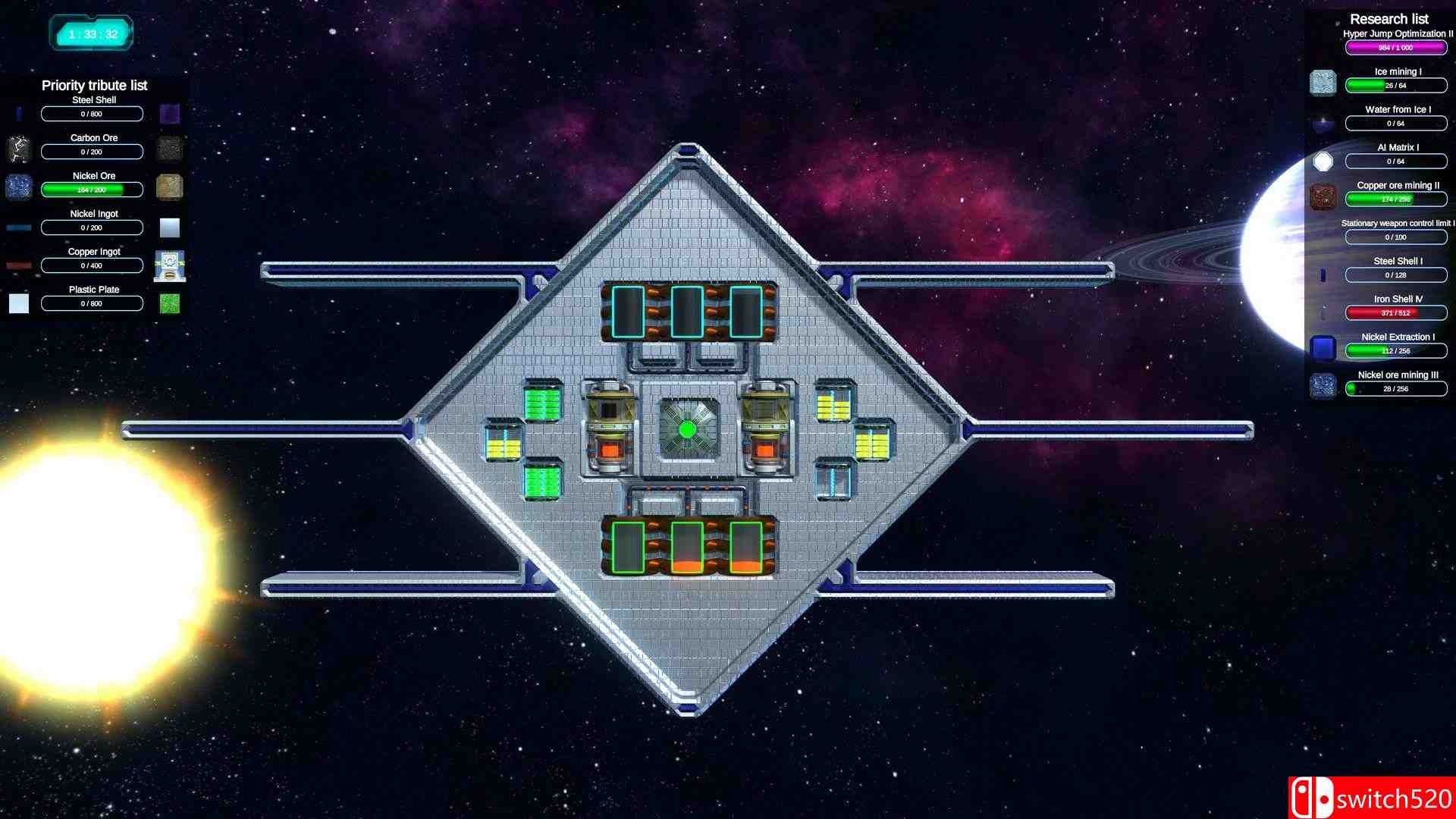
Task: Select the central green reactor core module
Action: click(x=689, y=430)
